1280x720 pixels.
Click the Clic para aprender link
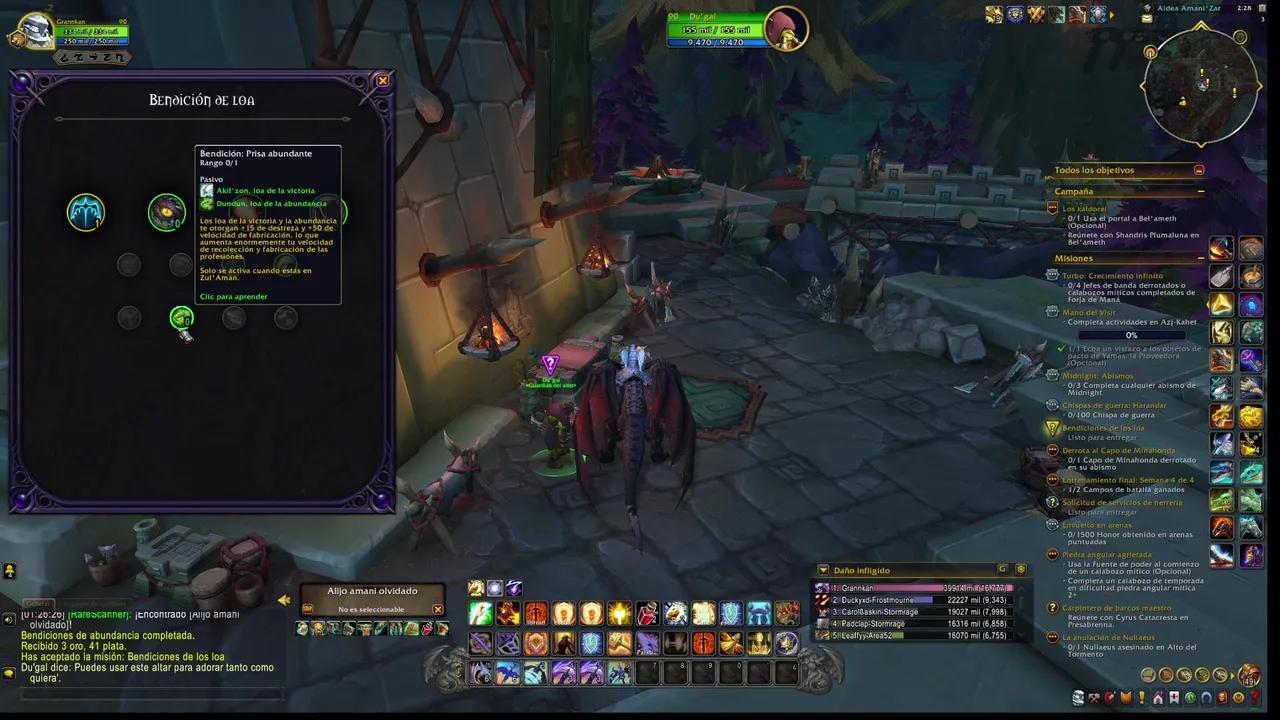click(234, 296)
